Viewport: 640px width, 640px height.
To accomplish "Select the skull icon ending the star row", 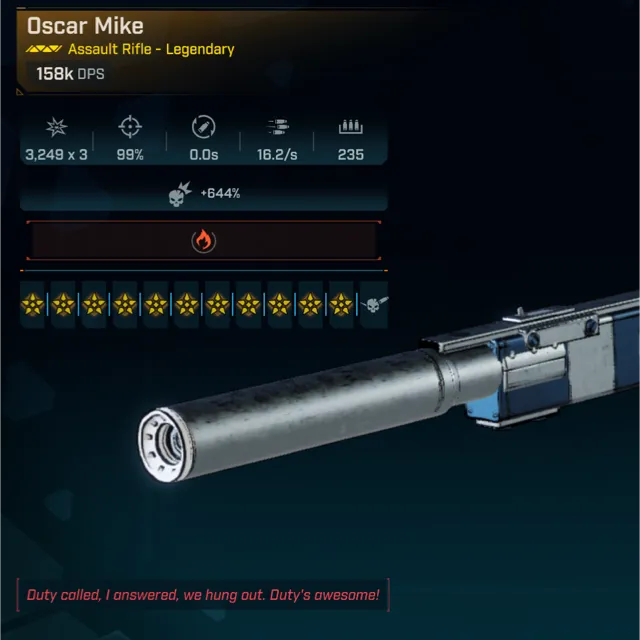I will [x=373, y=304].
